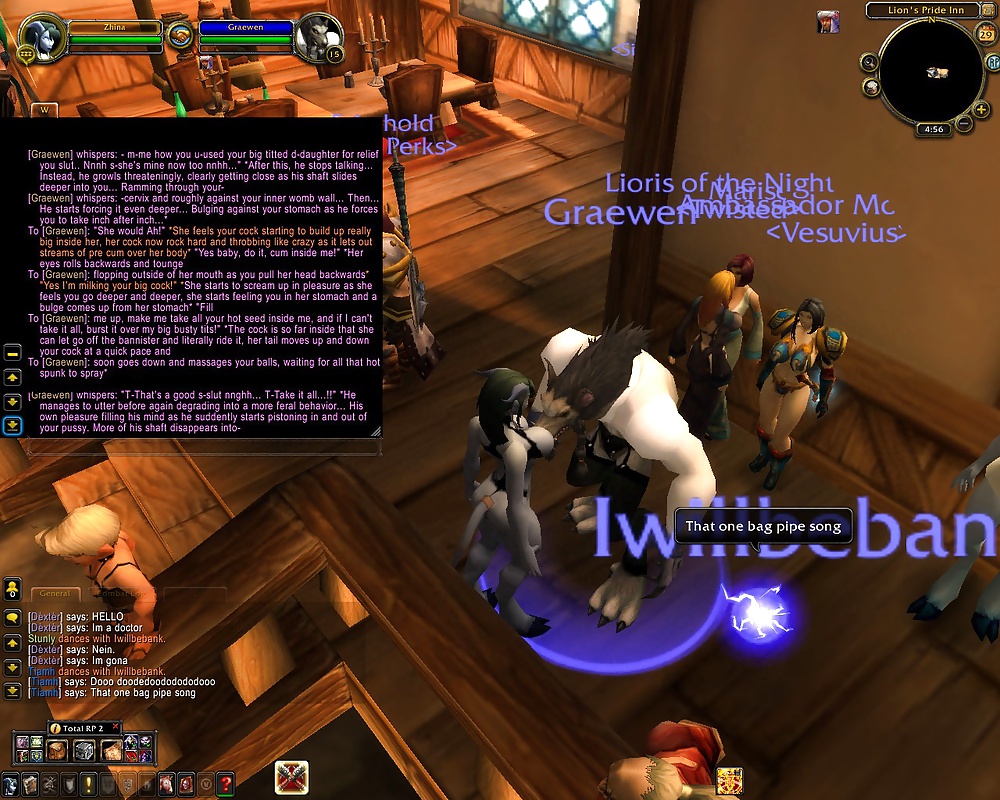This screenshot has width=1000, height=800.
Task: Select Graewen's target portrait
Action: (318, 39)
